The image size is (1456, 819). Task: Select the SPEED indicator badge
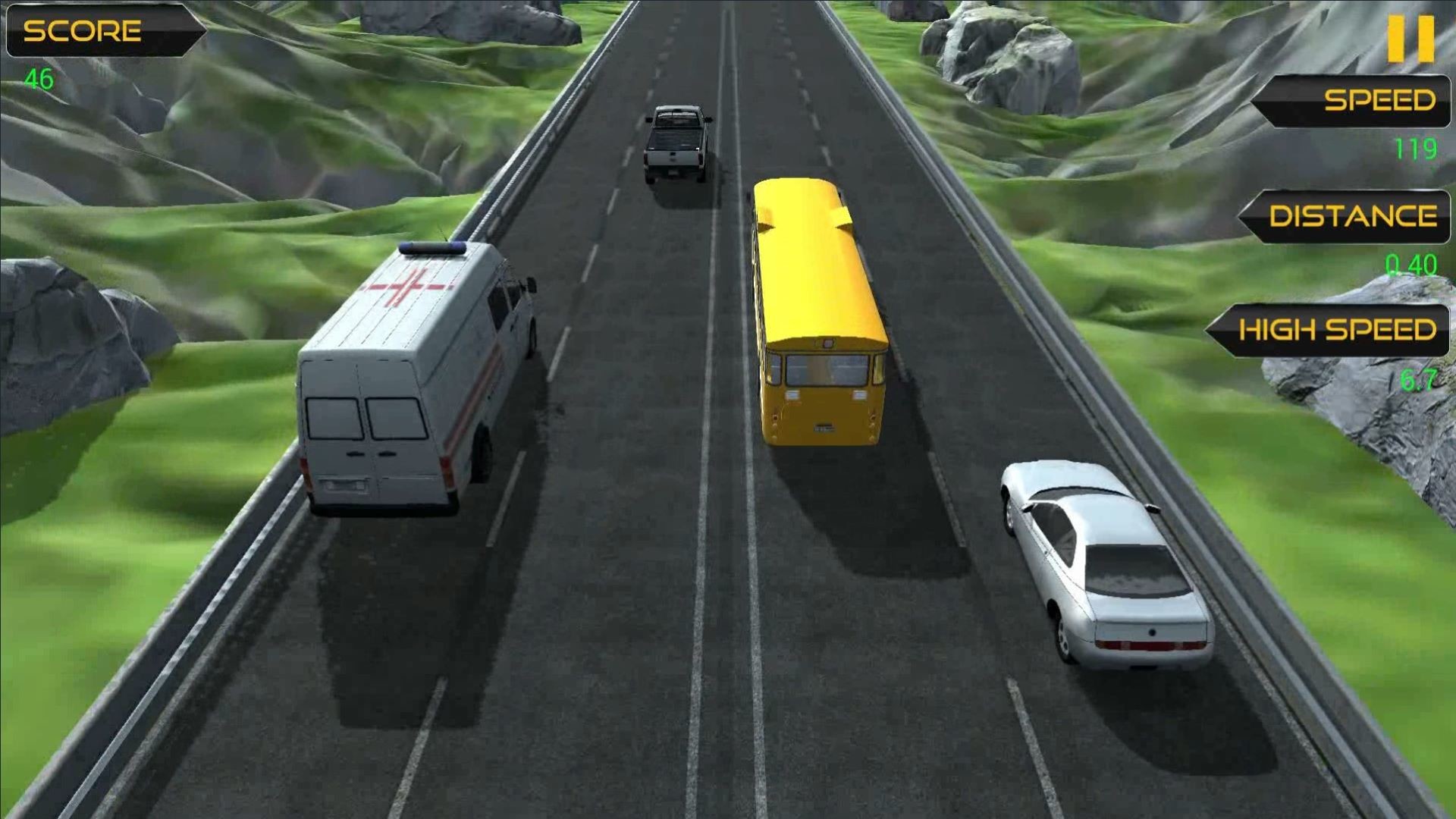[1357, 101]
